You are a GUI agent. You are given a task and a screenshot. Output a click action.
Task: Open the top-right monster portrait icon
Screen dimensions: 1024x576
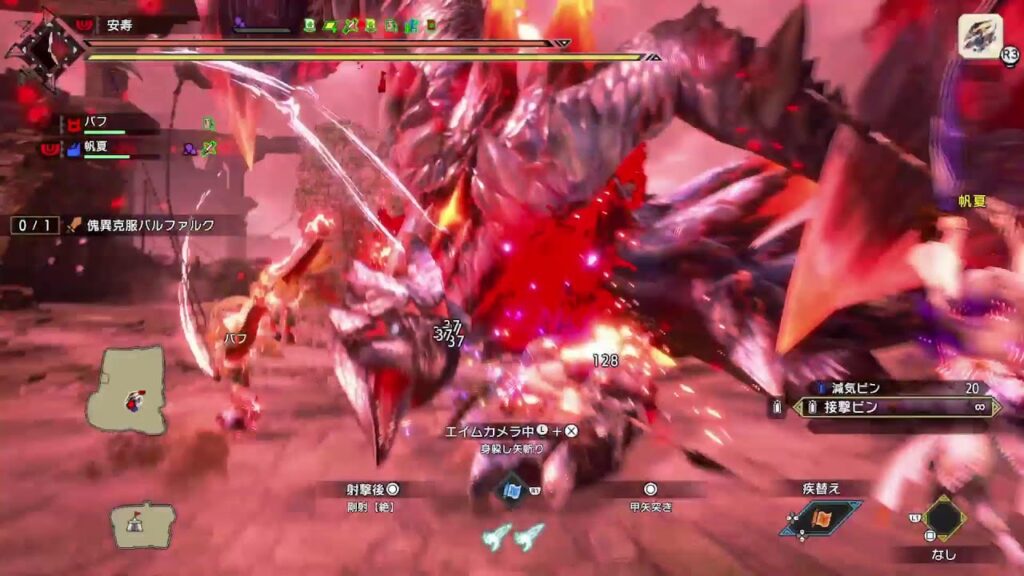(x=980, y=37)
